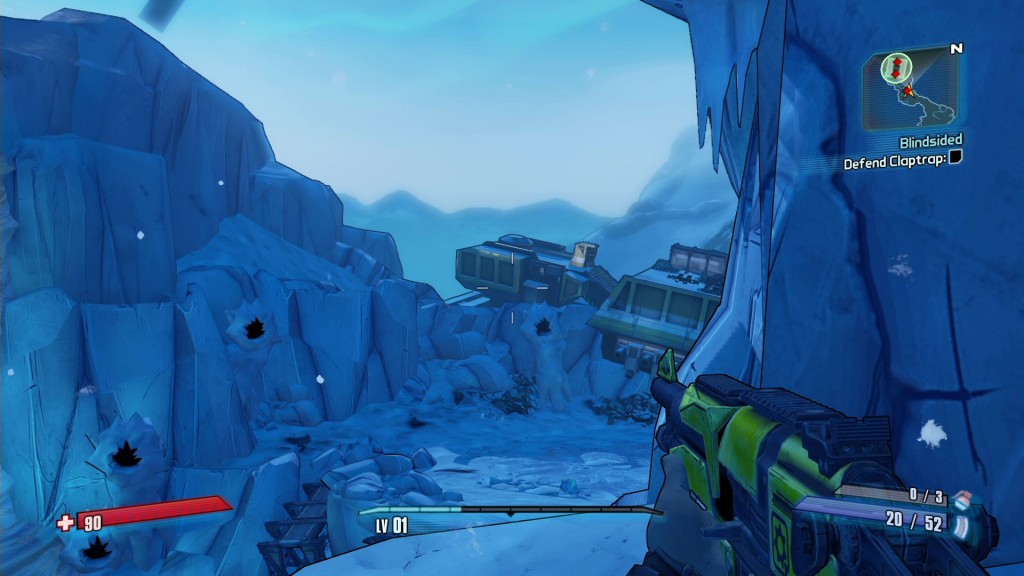Viewport: 1024px width, 576px height.
Task: Click the Defend Claptrap objective checkbox
Action: (x=955, y=158)
